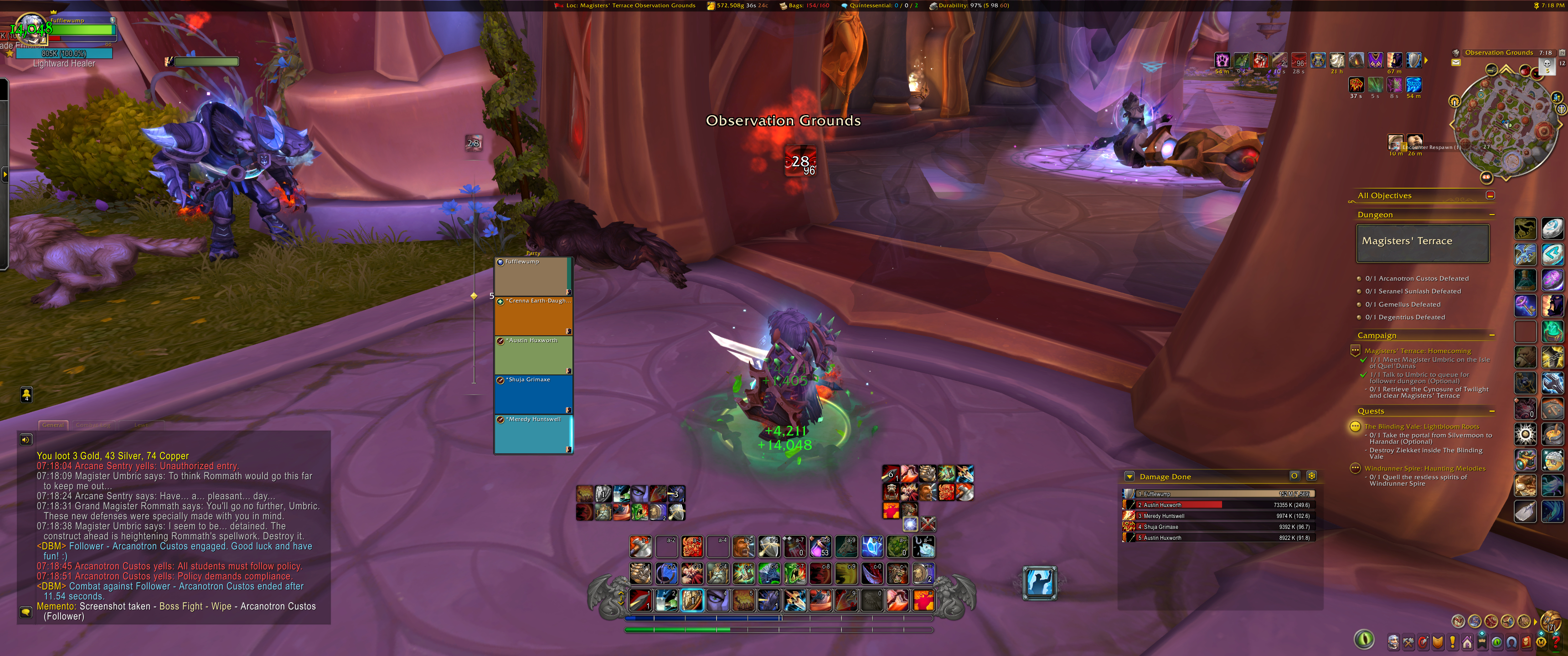Viewport: 1568px width, 656px height.
Task: Open the Adventure Guide red book icon
Action: [x=1527, y=641]
